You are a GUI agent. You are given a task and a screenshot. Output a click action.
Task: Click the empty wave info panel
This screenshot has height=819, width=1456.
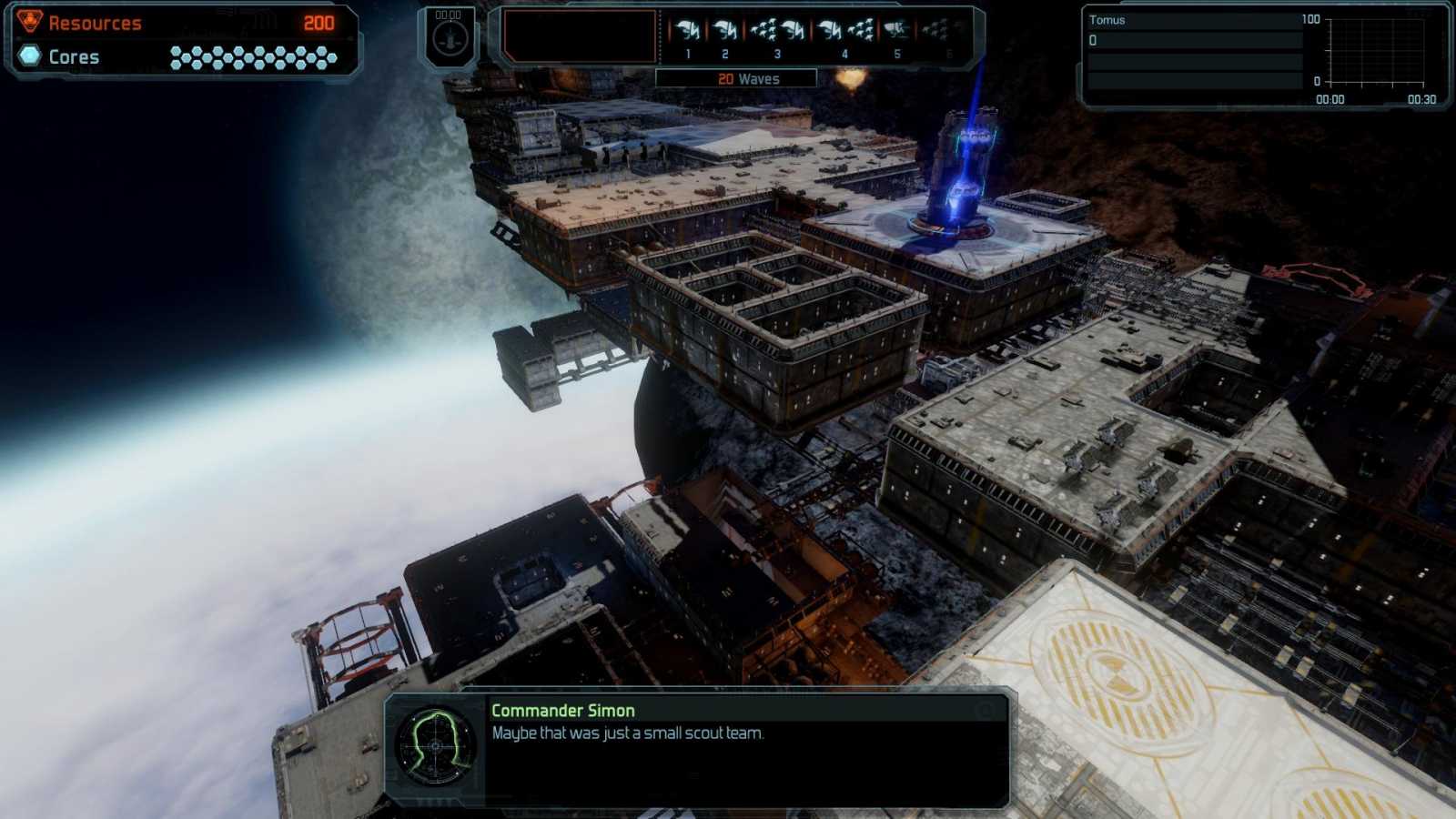[x=580, y=36]
